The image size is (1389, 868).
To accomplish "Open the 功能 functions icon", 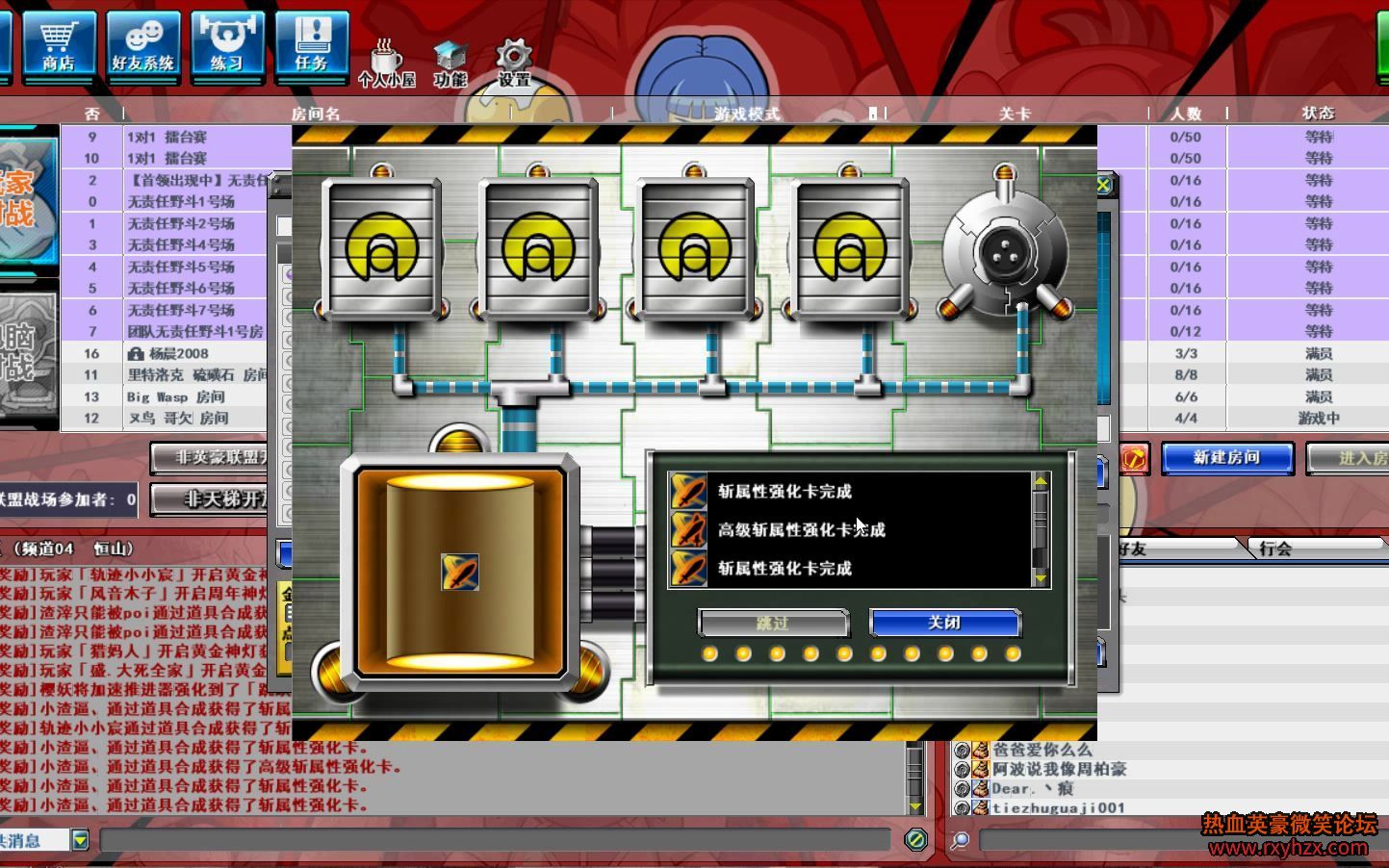I will (x=450, y=64).
